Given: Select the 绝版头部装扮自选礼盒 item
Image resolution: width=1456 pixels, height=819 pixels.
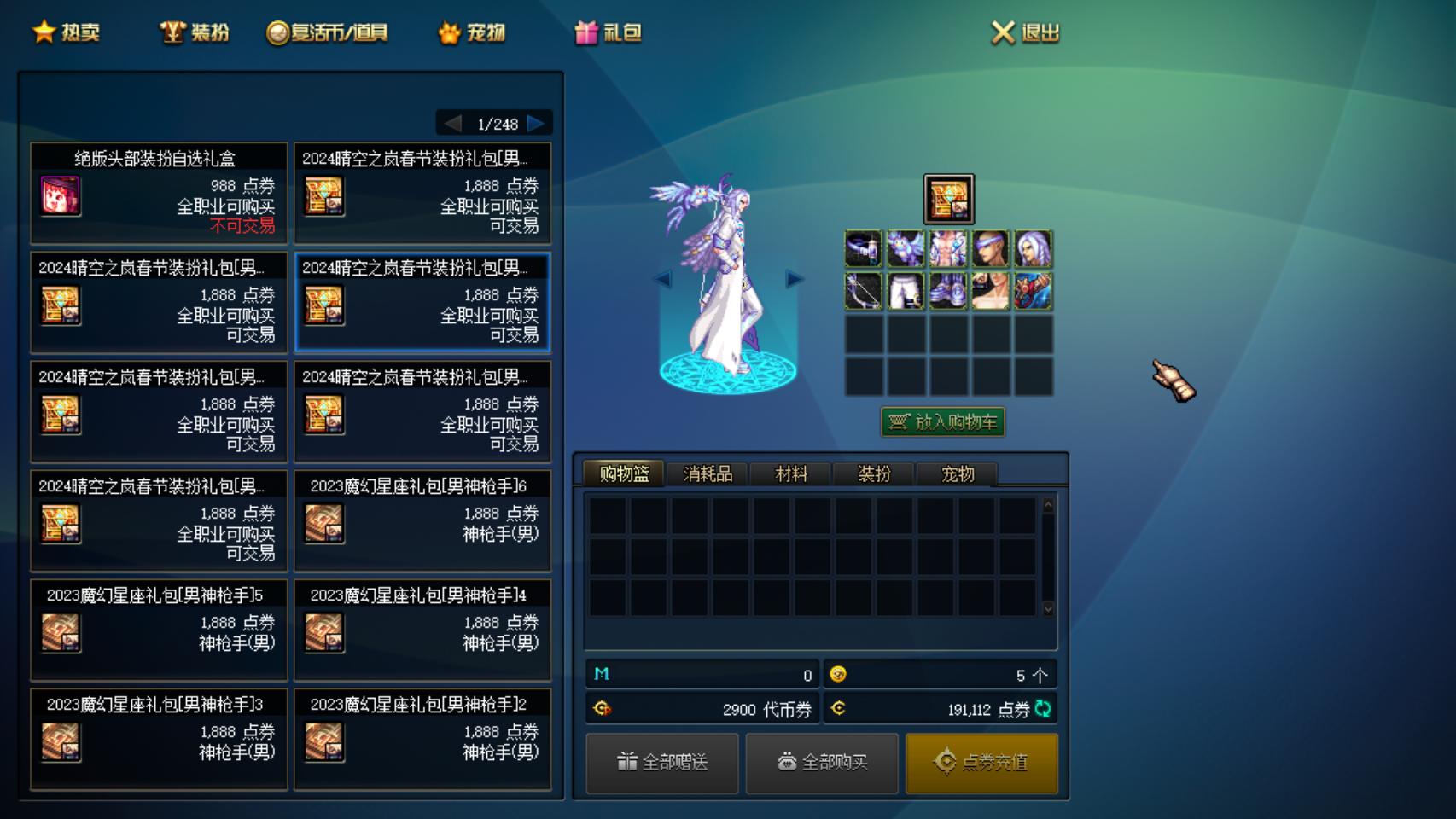Looking at the screenshot, I should [x=159, y=194].
